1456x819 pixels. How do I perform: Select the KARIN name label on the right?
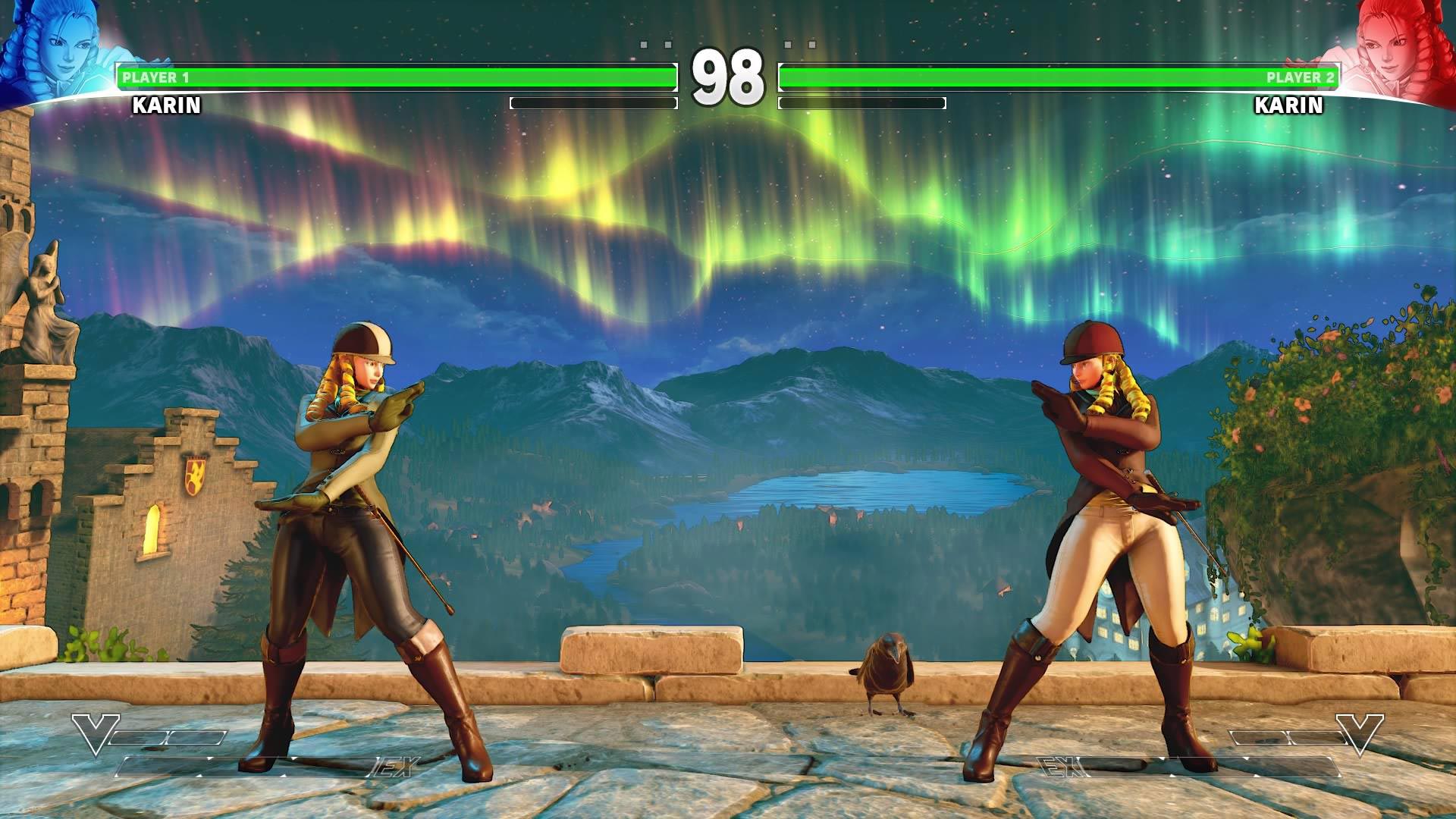[1288, 106]
